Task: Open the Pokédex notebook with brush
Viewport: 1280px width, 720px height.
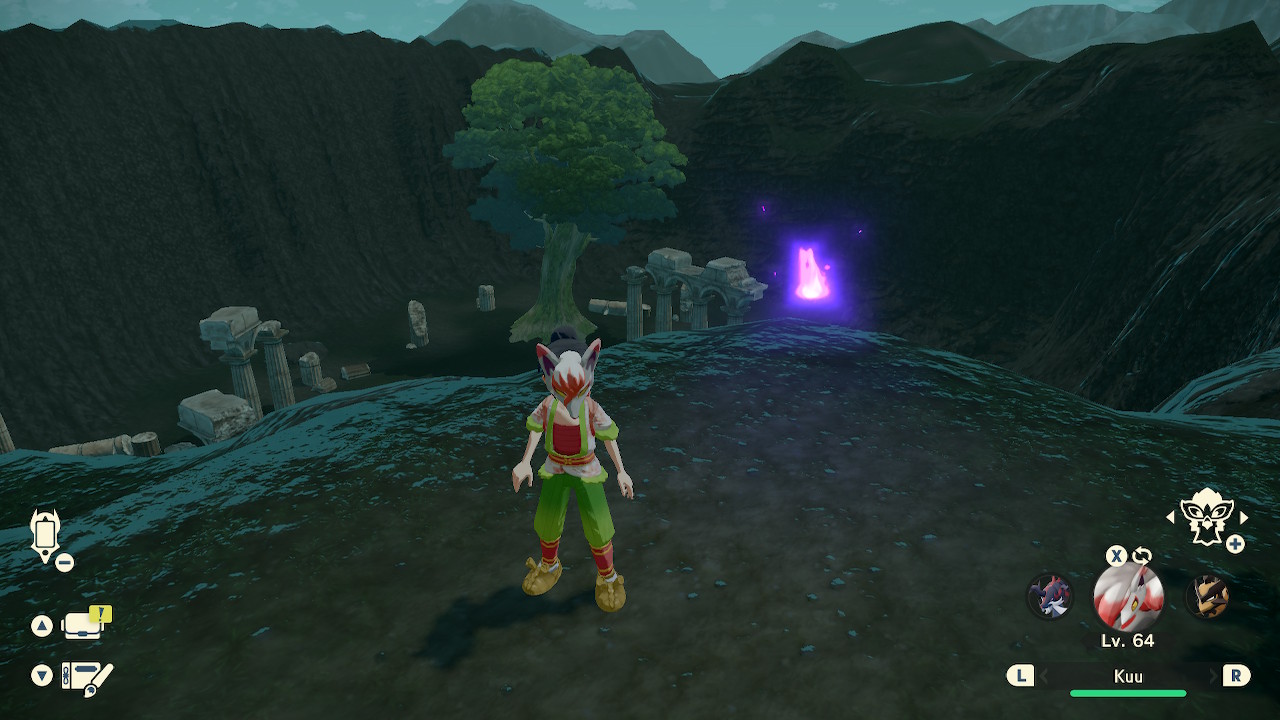Action: (x=87, y=677)
